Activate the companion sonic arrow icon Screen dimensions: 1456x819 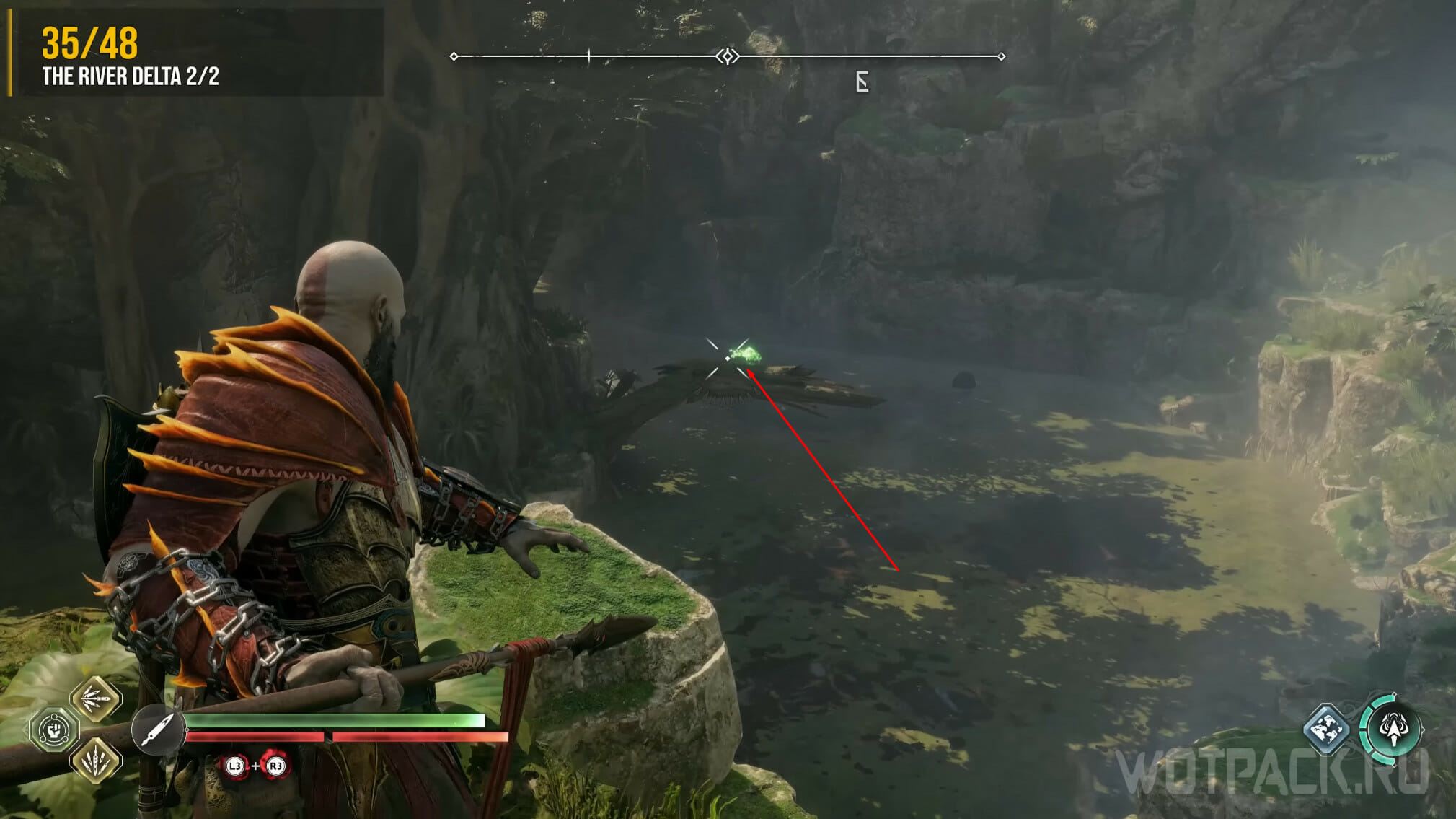[1393, 729]
